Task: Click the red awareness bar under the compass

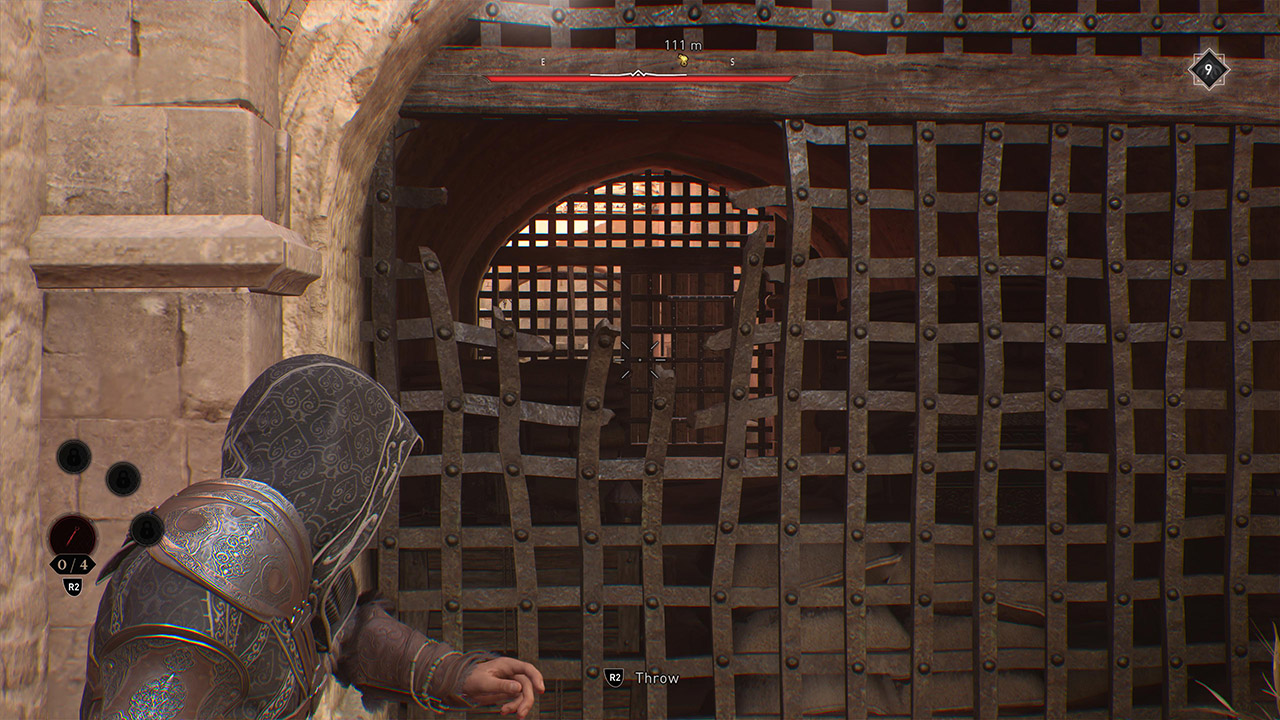Action: pos(640,78)
